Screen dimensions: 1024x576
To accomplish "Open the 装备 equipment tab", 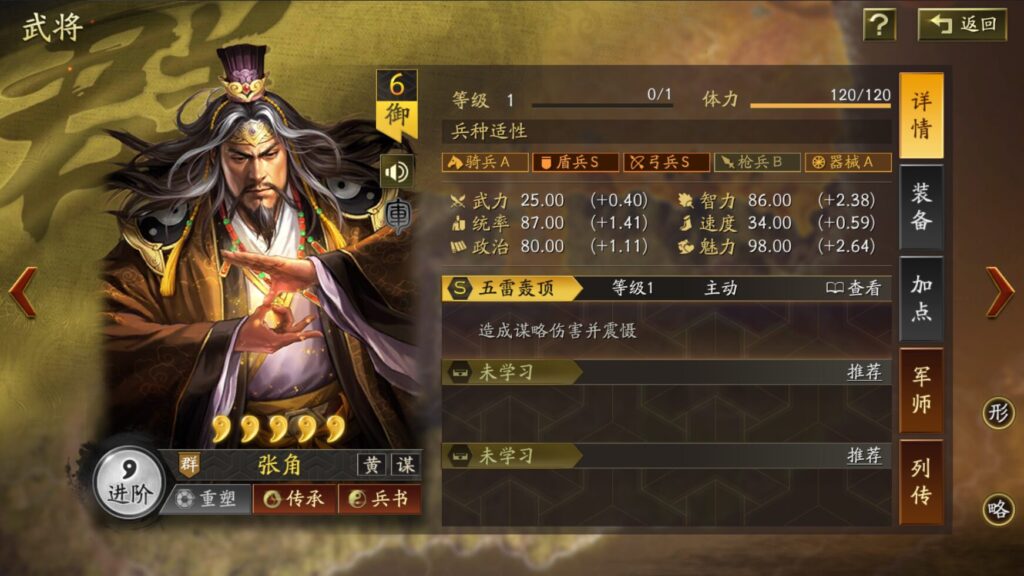I will [920, 207].
